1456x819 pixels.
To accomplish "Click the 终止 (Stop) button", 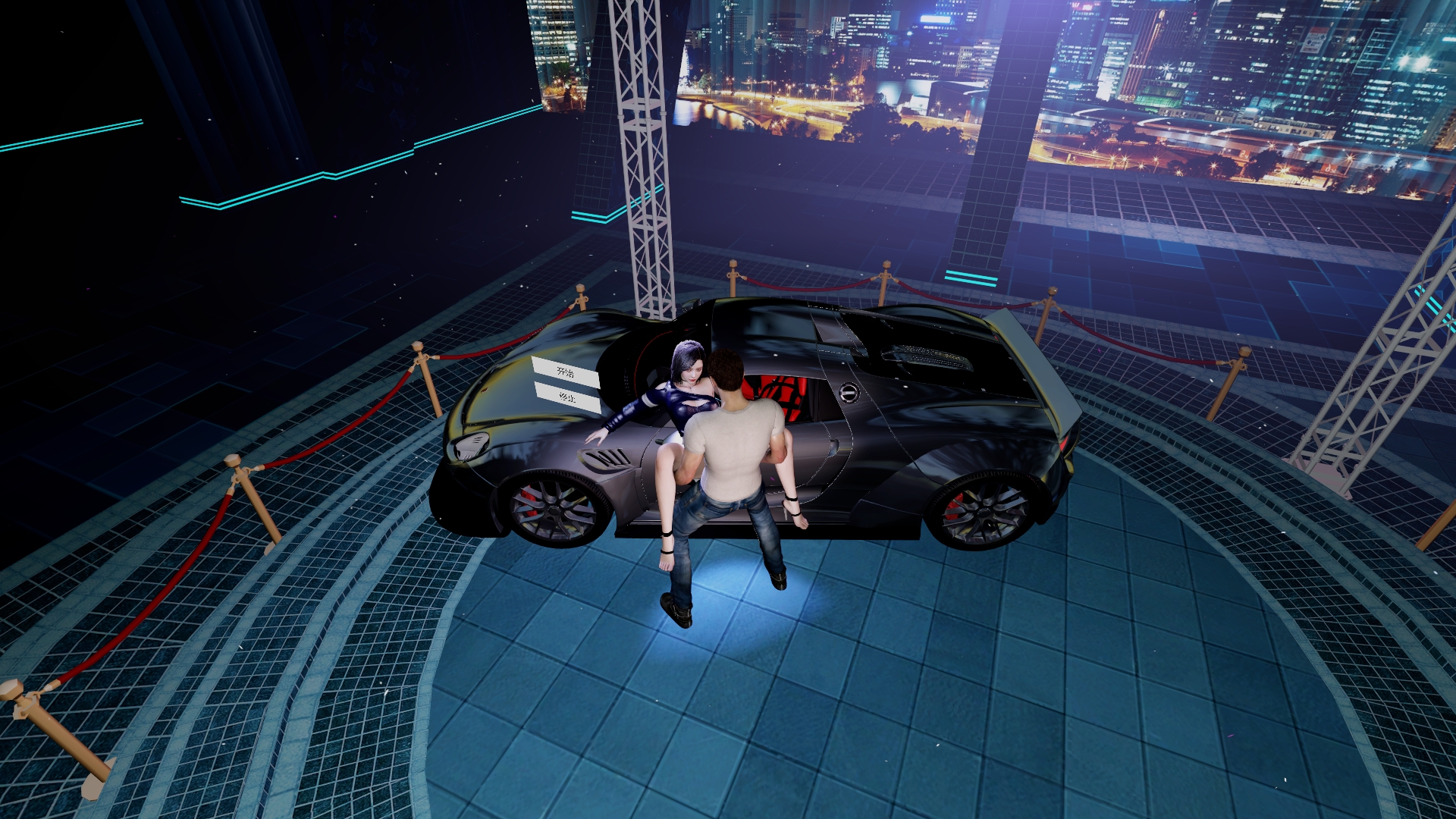I will coord(567,397).
